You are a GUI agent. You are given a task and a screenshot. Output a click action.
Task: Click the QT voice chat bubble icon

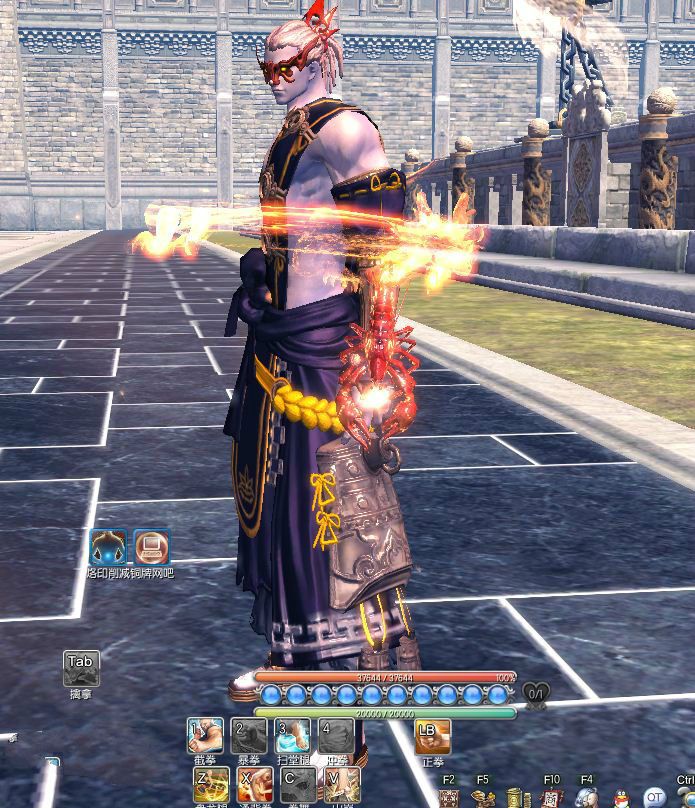click(x=655, y=799)
